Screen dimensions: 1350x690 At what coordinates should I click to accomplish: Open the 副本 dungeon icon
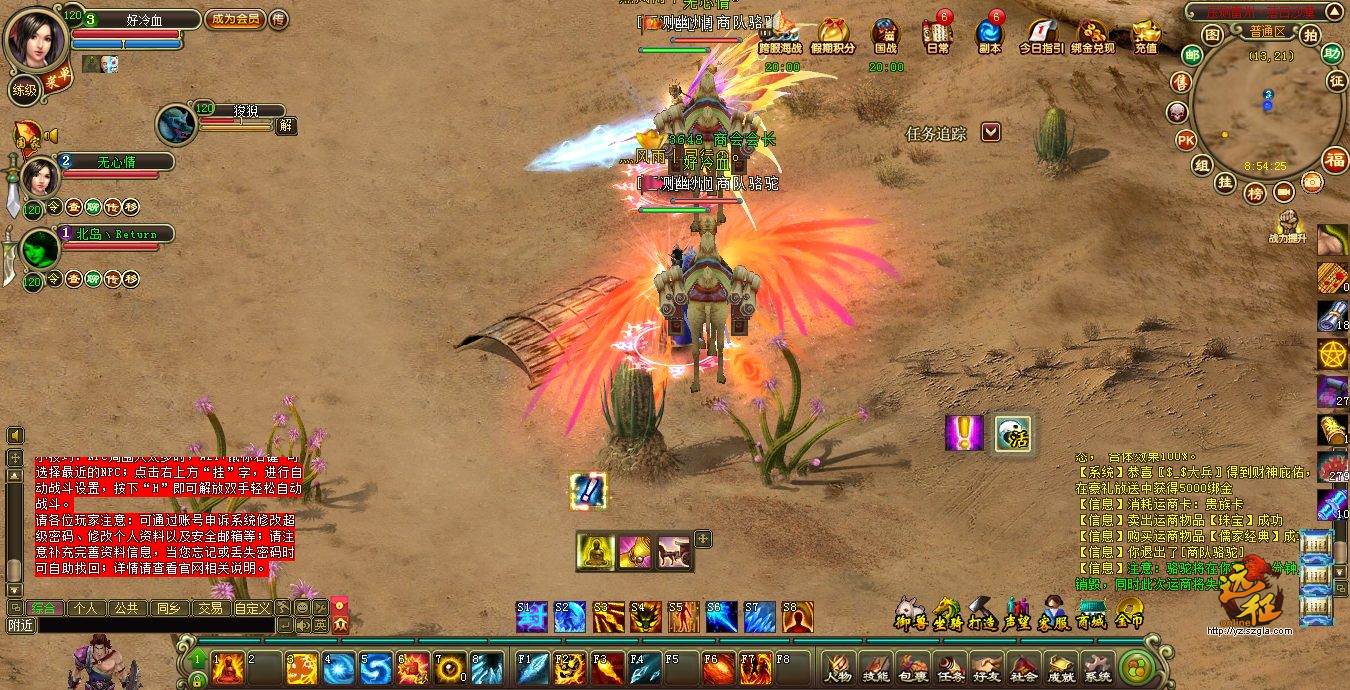(990, 34)
